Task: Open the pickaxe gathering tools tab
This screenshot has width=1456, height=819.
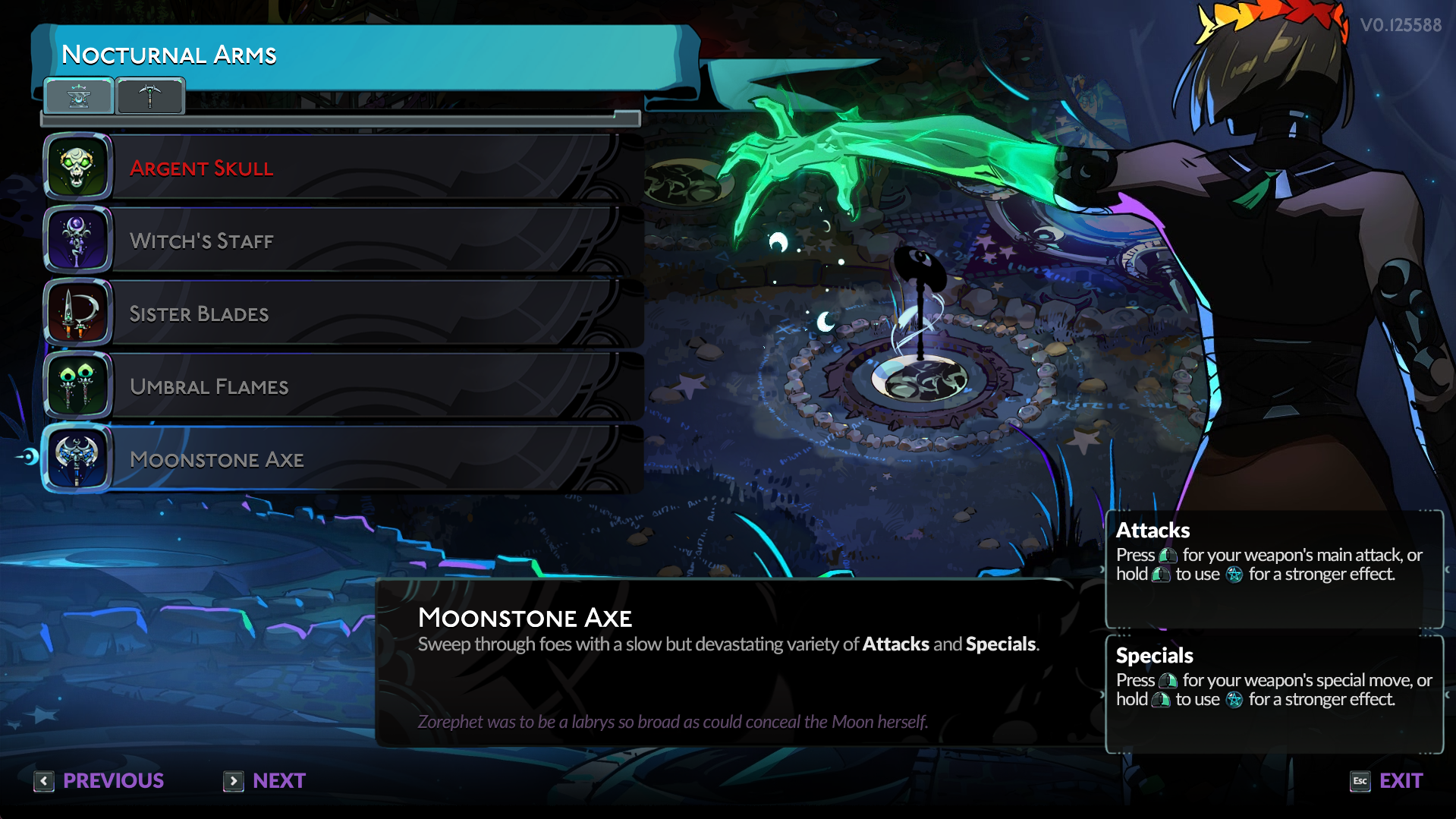Action: (149, 96)
